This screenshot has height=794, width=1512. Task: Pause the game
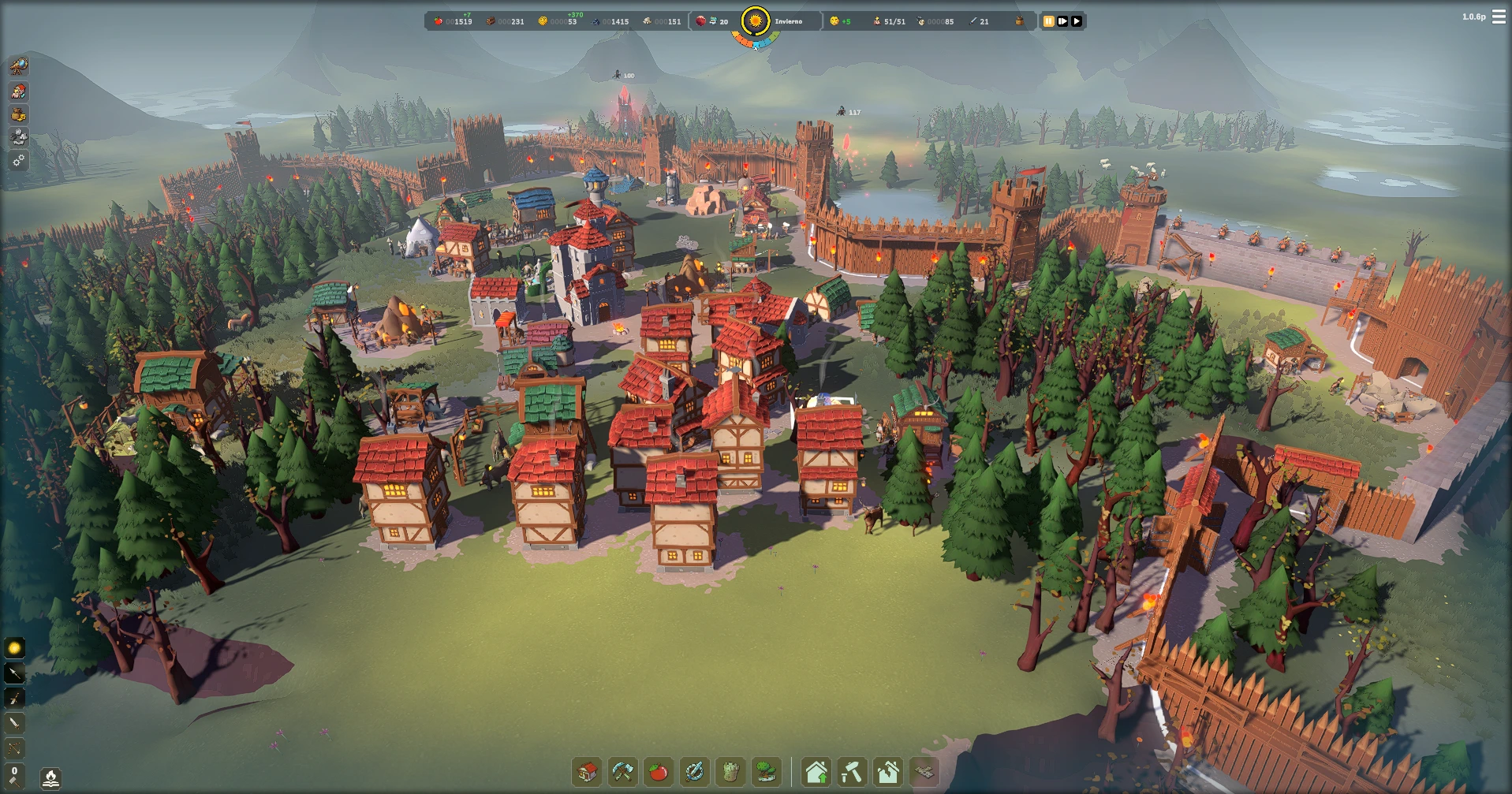pos(1048,21)
